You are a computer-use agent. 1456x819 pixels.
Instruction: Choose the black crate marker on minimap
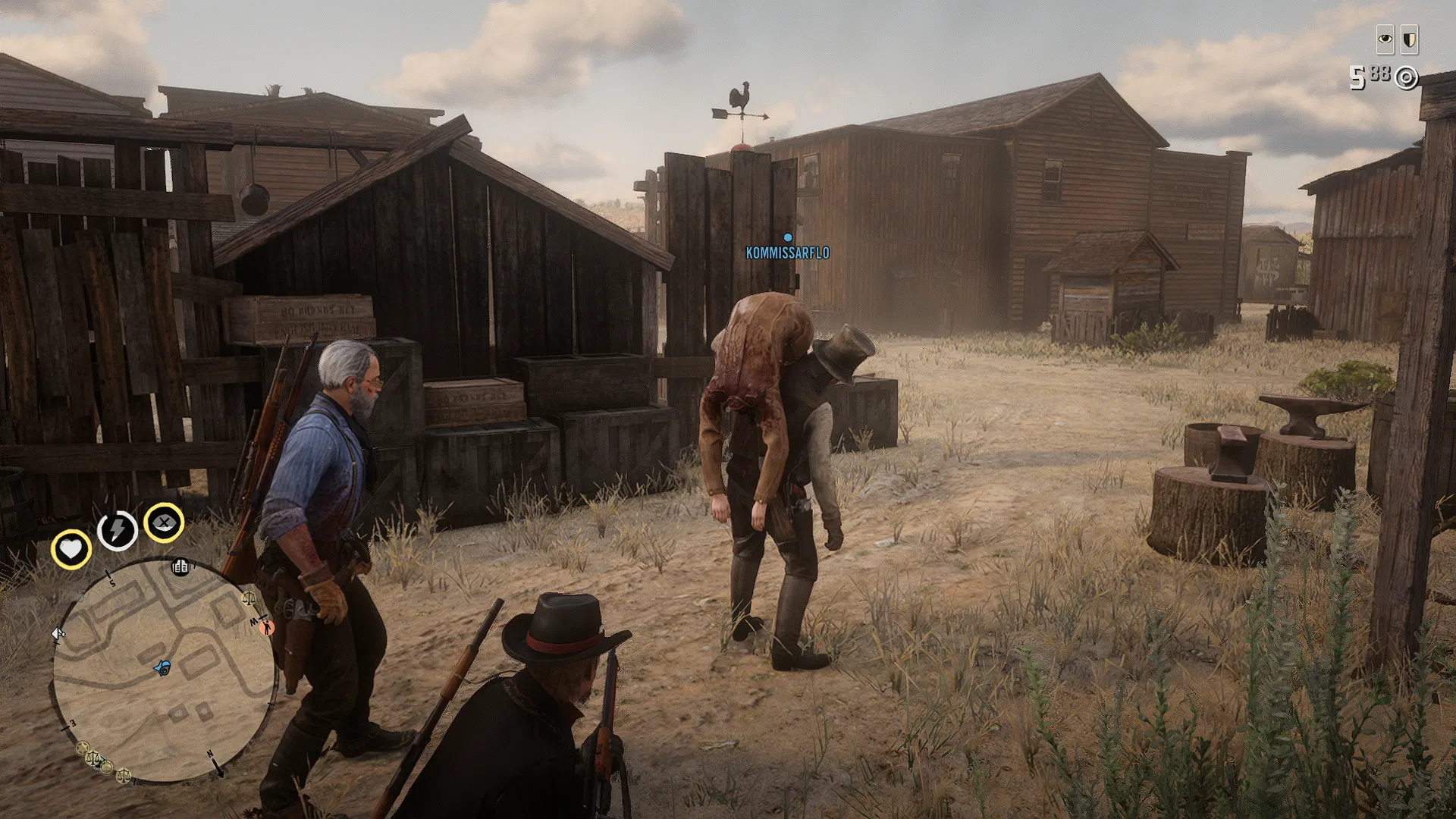click(x=180, y=566)
